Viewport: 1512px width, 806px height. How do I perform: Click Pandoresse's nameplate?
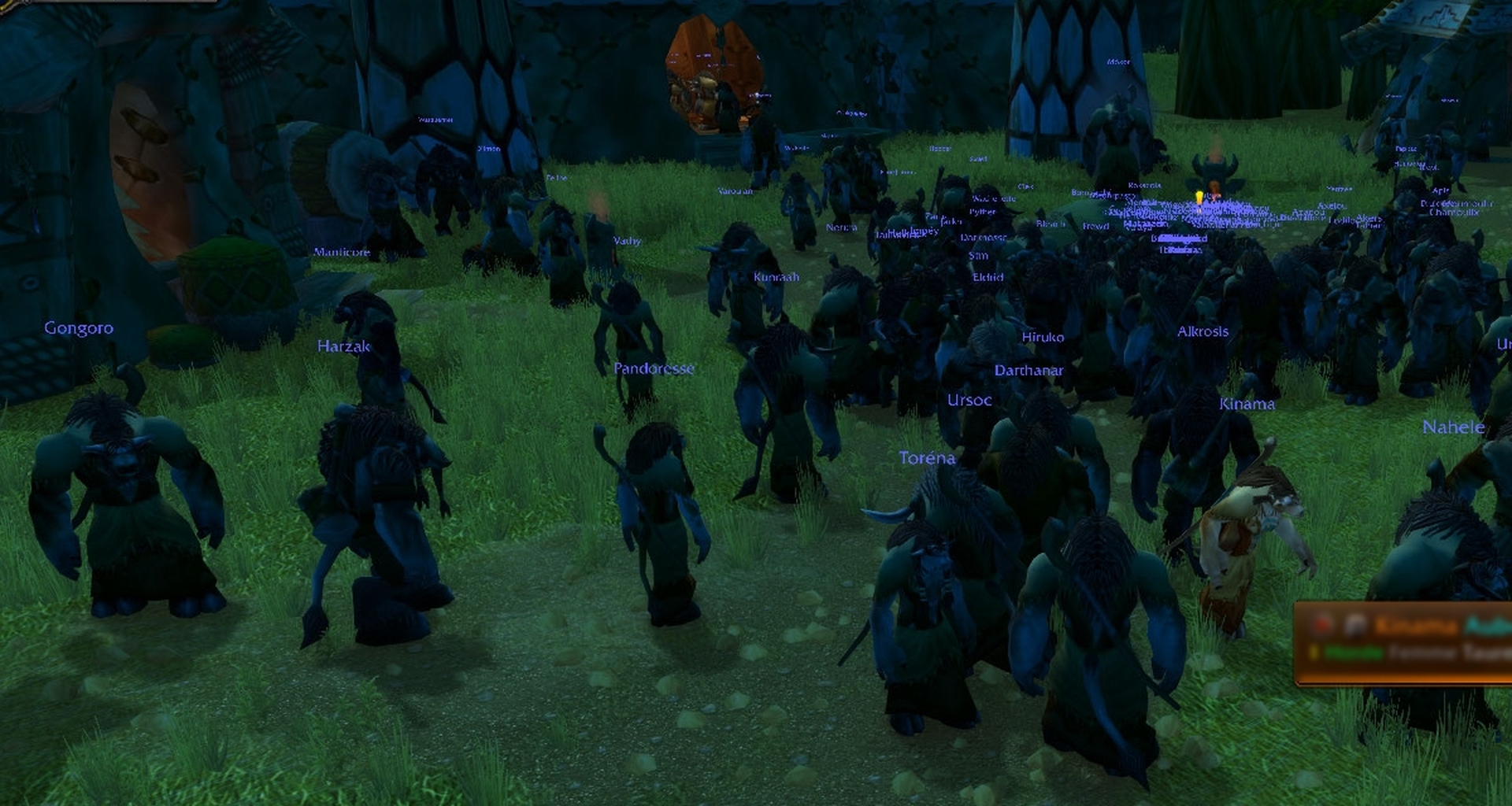654,368
